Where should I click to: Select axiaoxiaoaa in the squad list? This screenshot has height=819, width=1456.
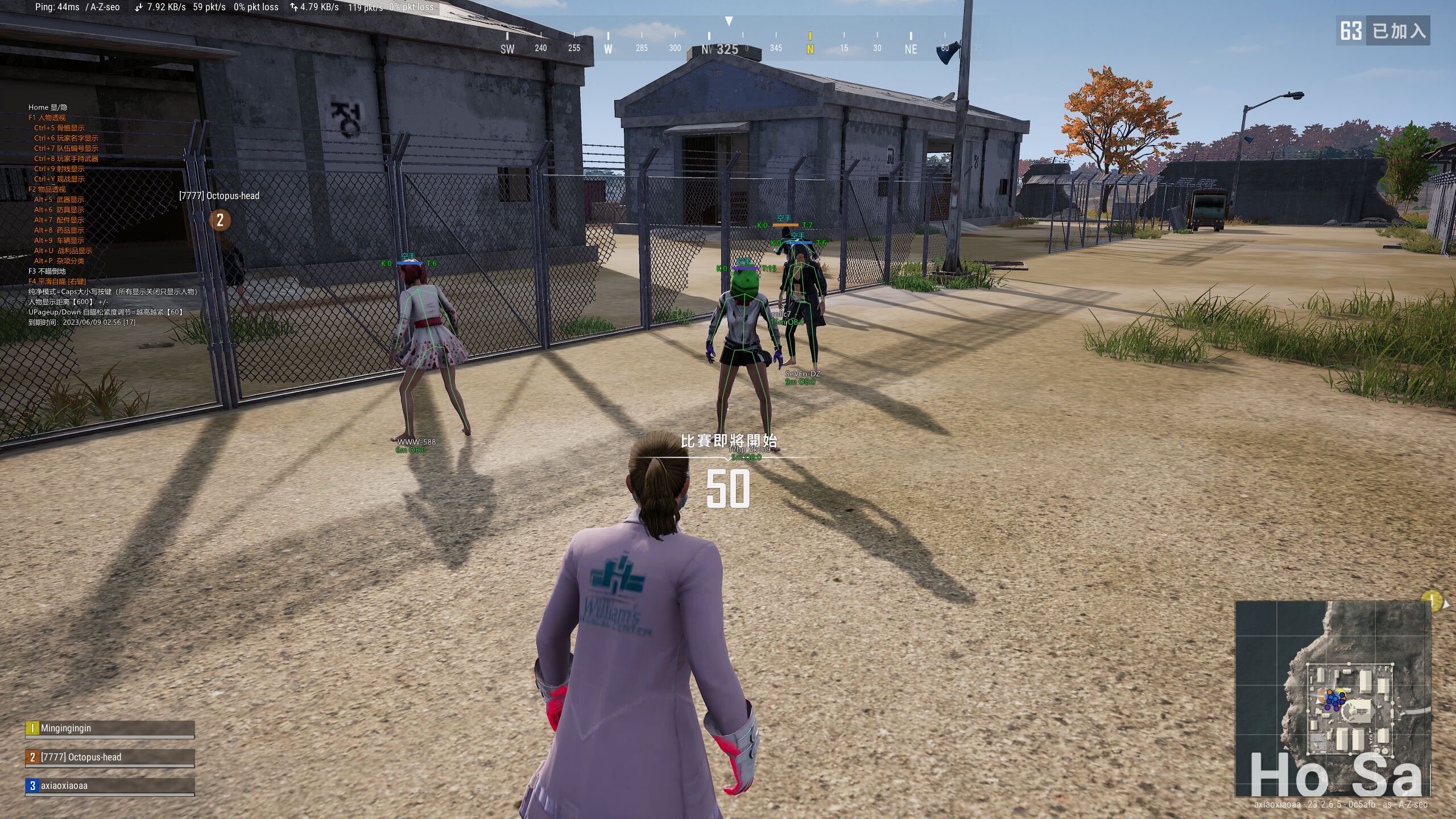tap(110, 786)
